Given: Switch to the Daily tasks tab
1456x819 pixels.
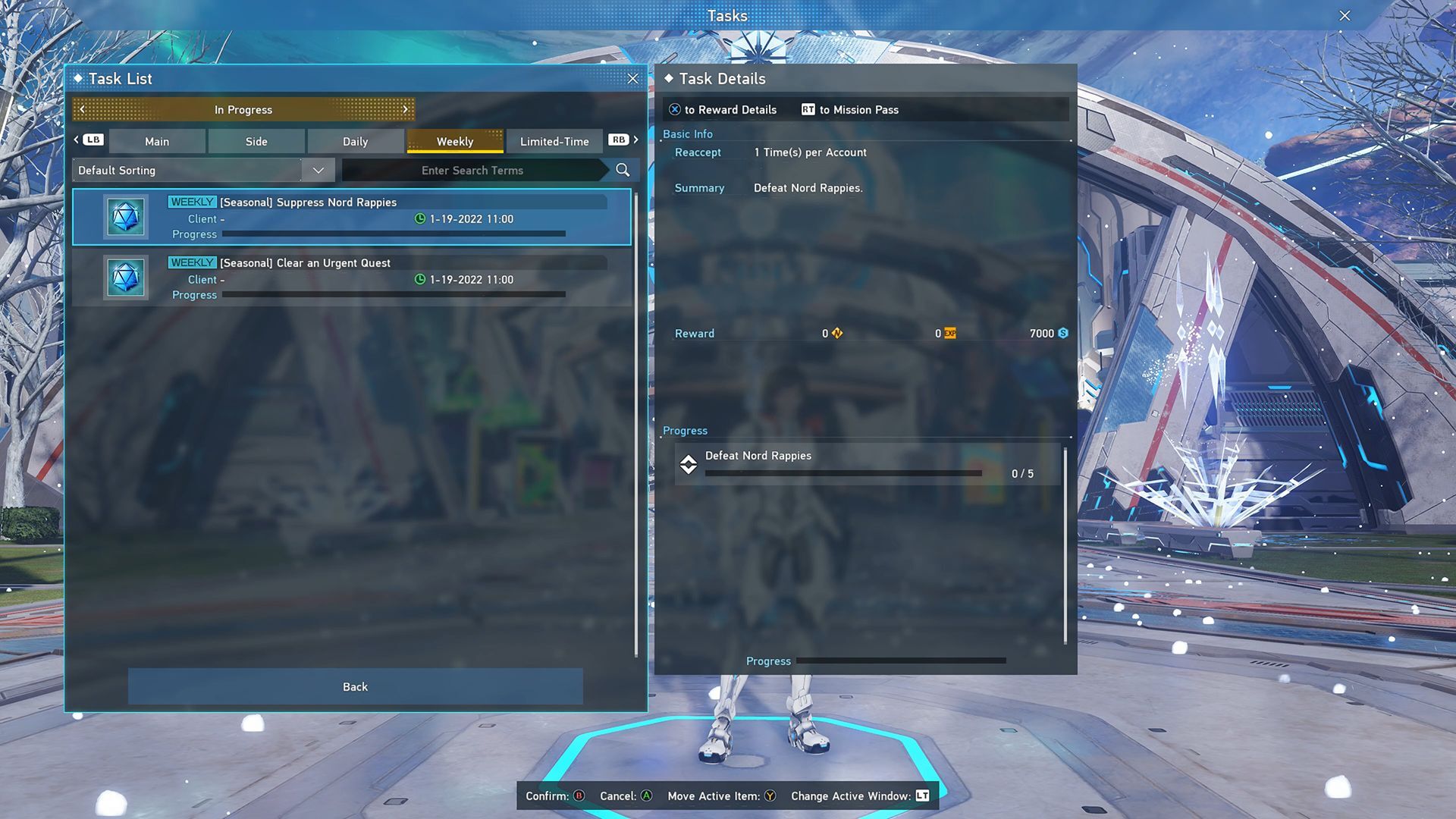Looking at the screenshot, I should [x=355, y=141].
